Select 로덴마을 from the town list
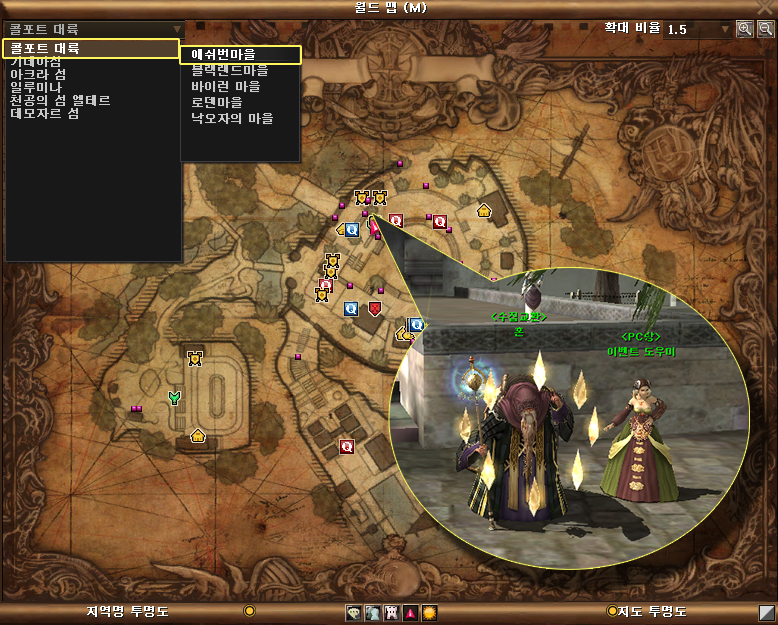778x625 pixels. click(x=218, y=102)
